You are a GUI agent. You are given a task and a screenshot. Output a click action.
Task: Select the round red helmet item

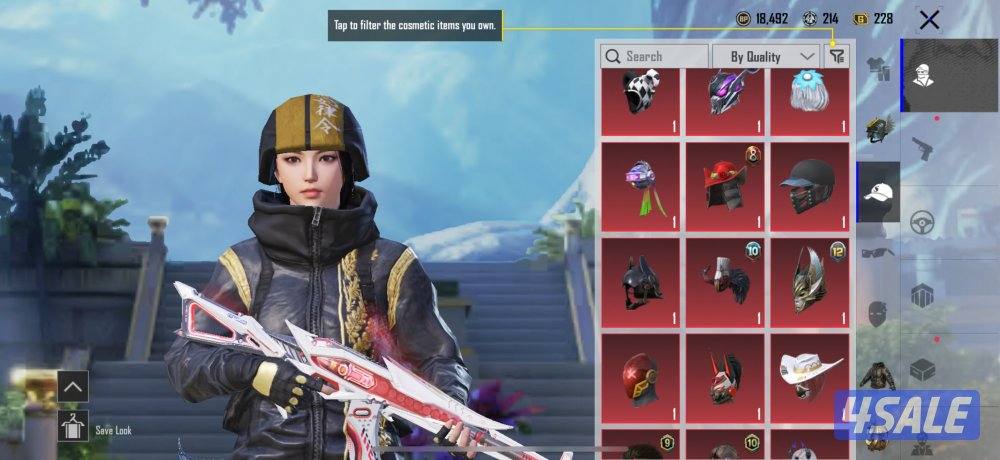point(641,378)
